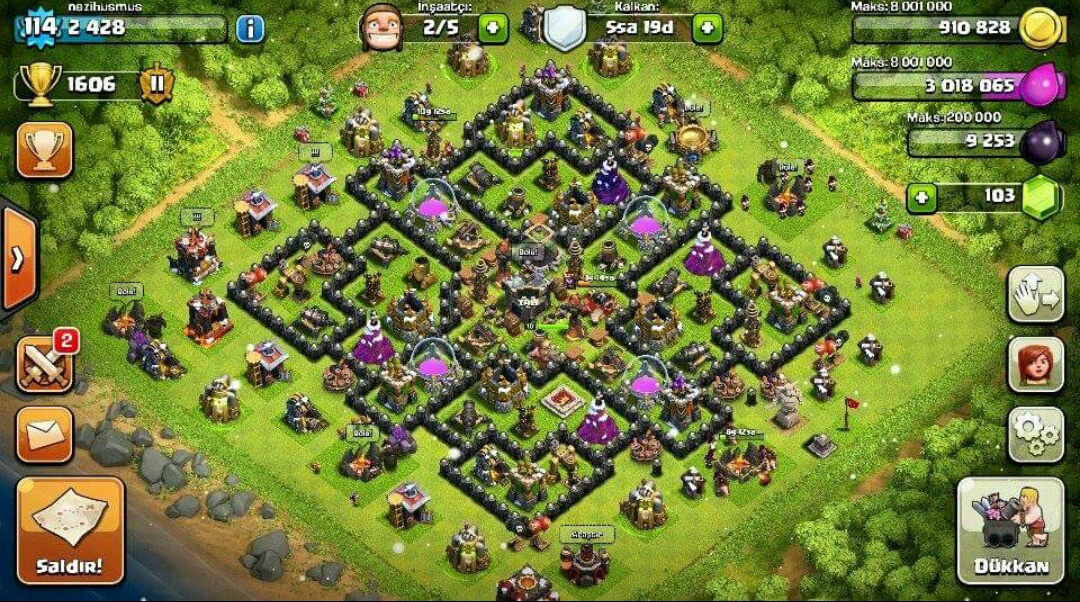Open the red-haired villager button
The image size is (1080, 602).
click(1034, 364)
